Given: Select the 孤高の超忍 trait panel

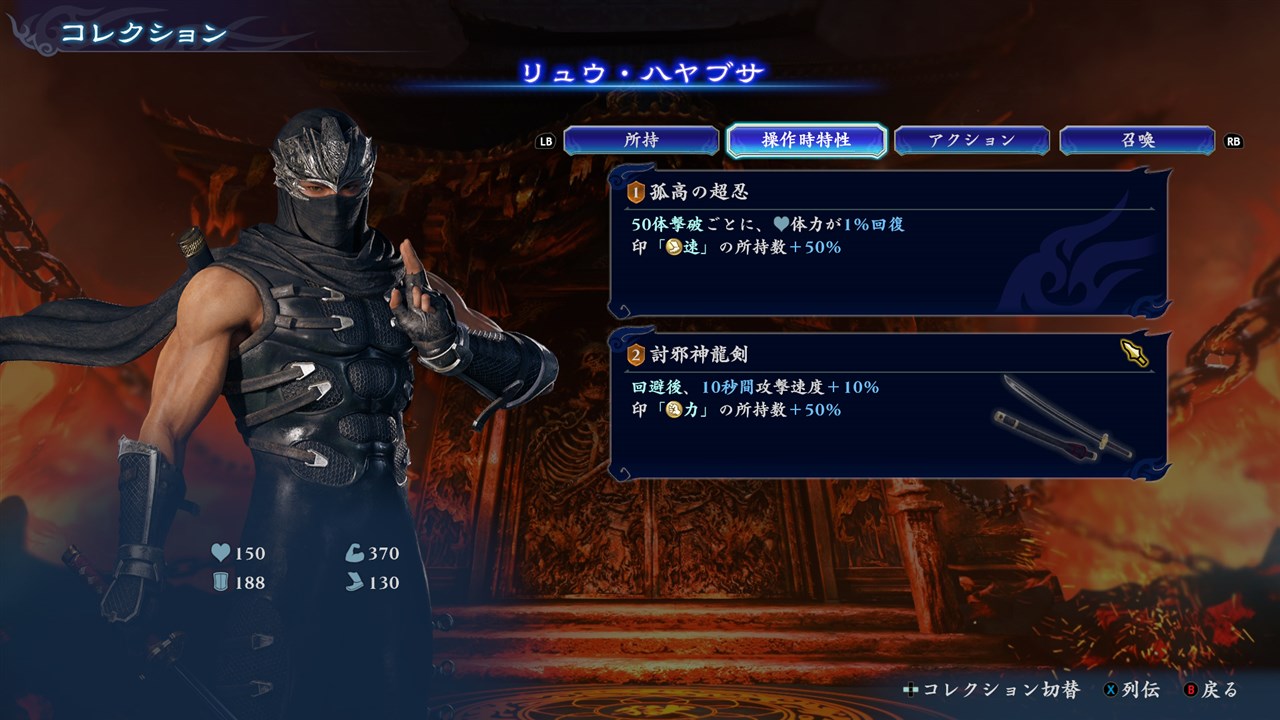Looking at the screenshot, I should point(888,243).
